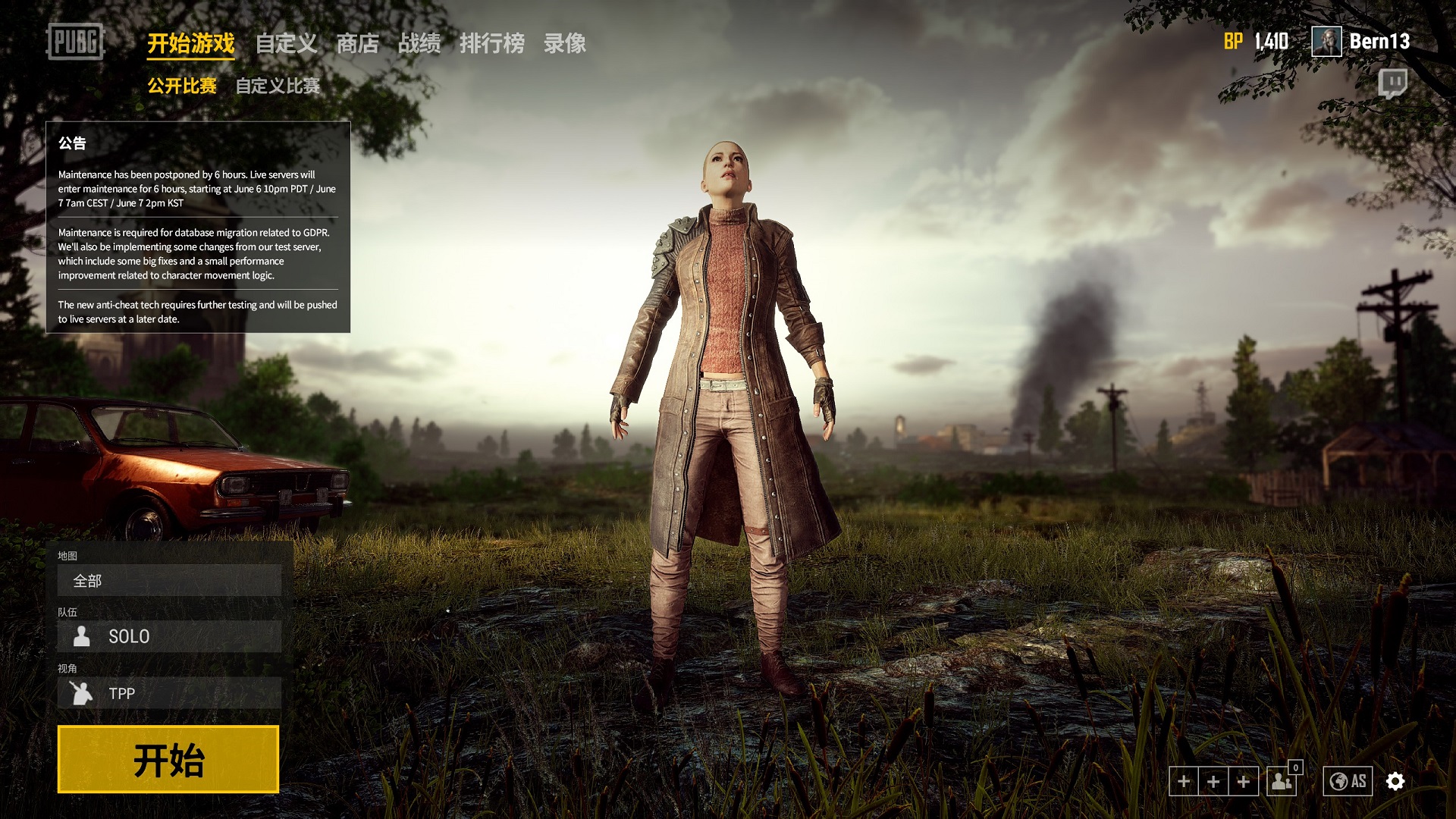View the 战绩 career tab

coord(419,43)
